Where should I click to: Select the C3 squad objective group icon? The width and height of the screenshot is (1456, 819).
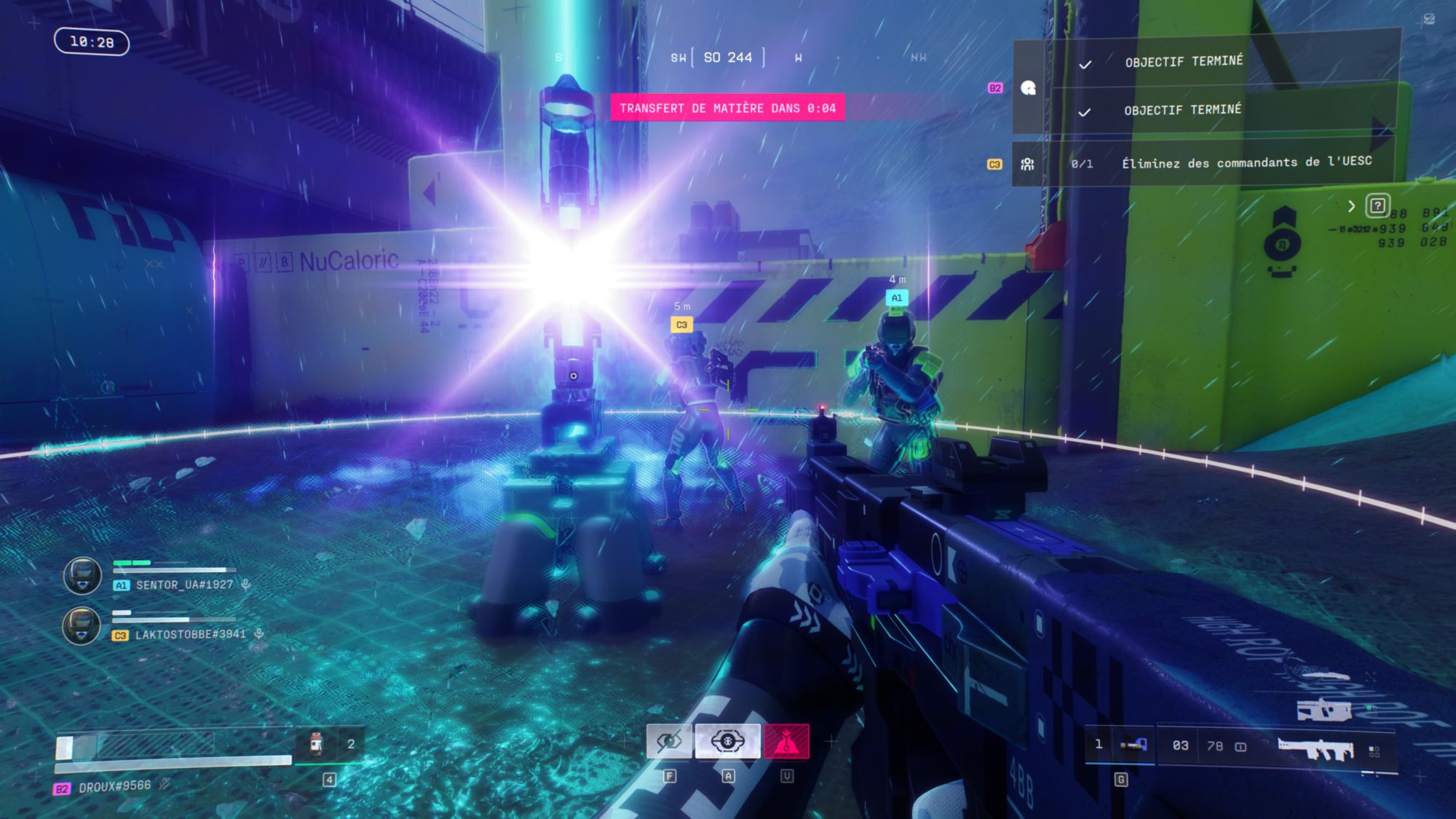pos(1027,165)
